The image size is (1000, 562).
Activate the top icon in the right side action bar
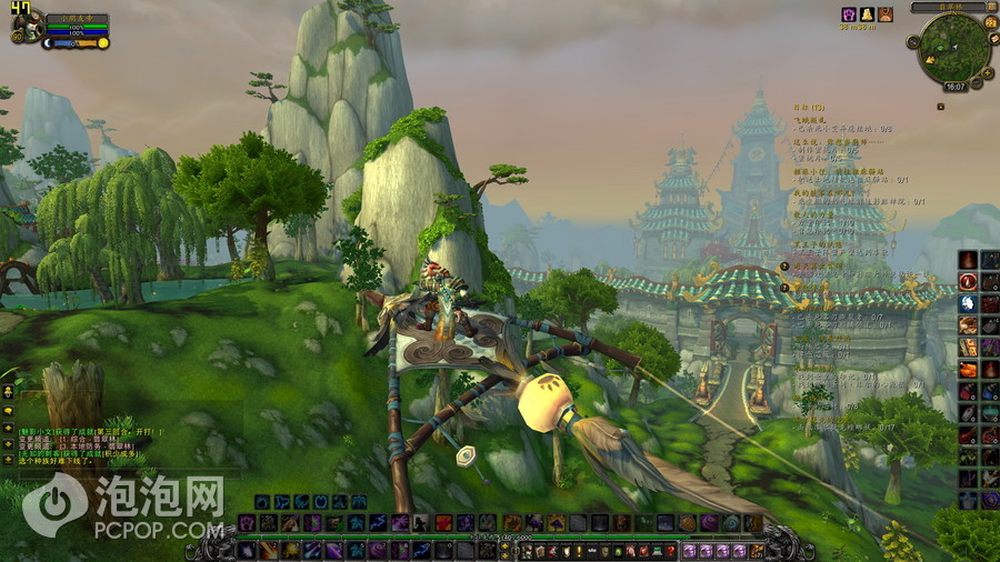pyautogui.click(x=967, y=260)
